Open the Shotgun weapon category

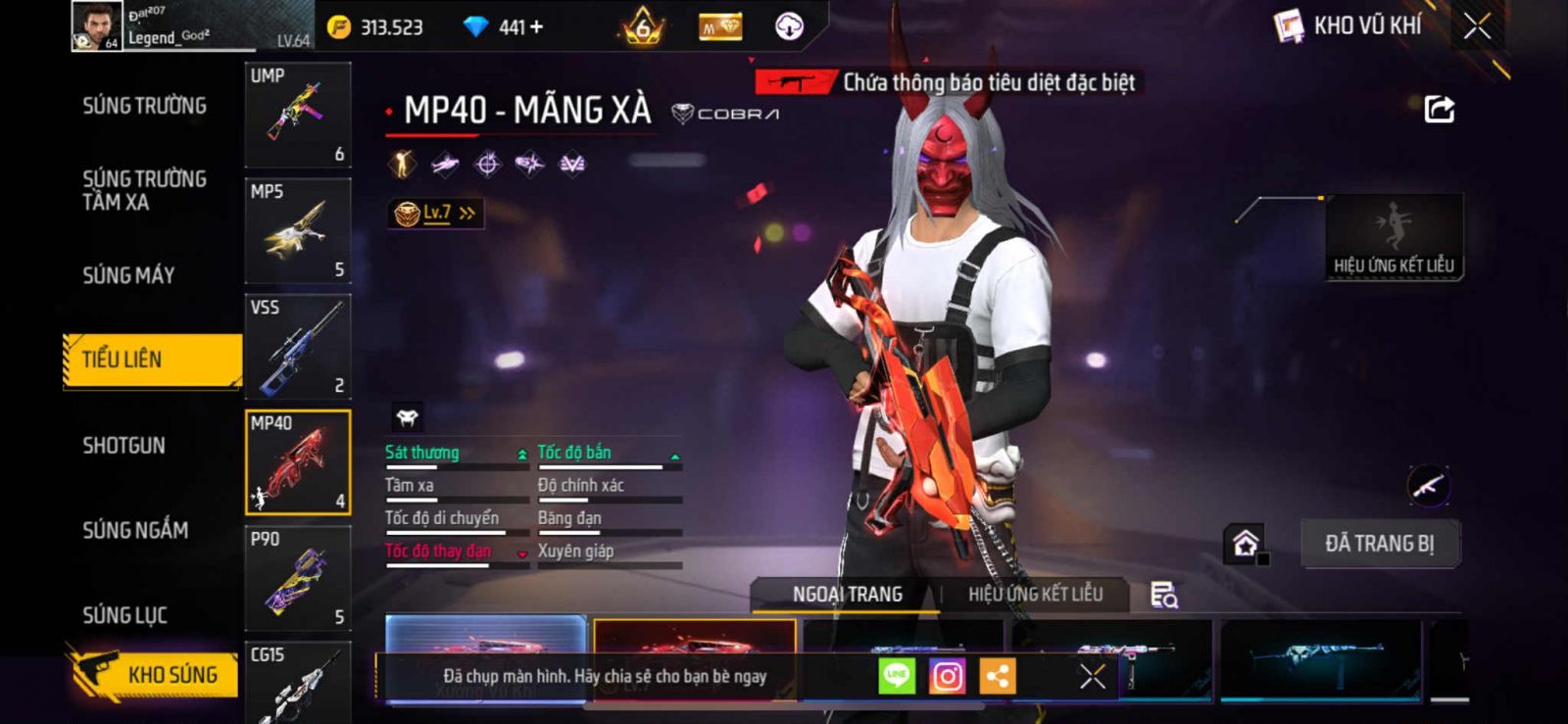coord(123,446)
